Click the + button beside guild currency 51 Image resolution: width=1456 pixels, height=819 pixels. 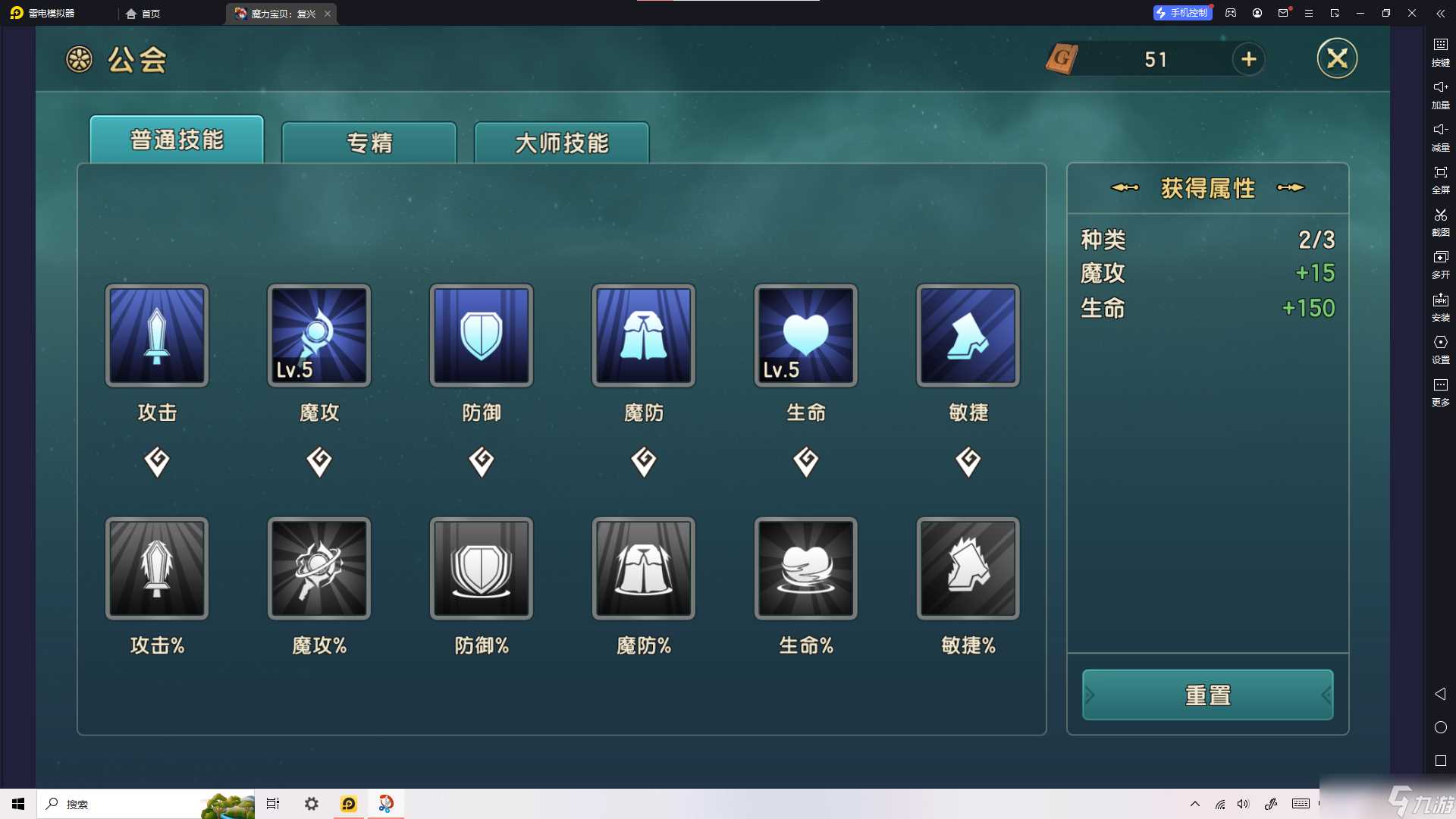coord(1248,59)
